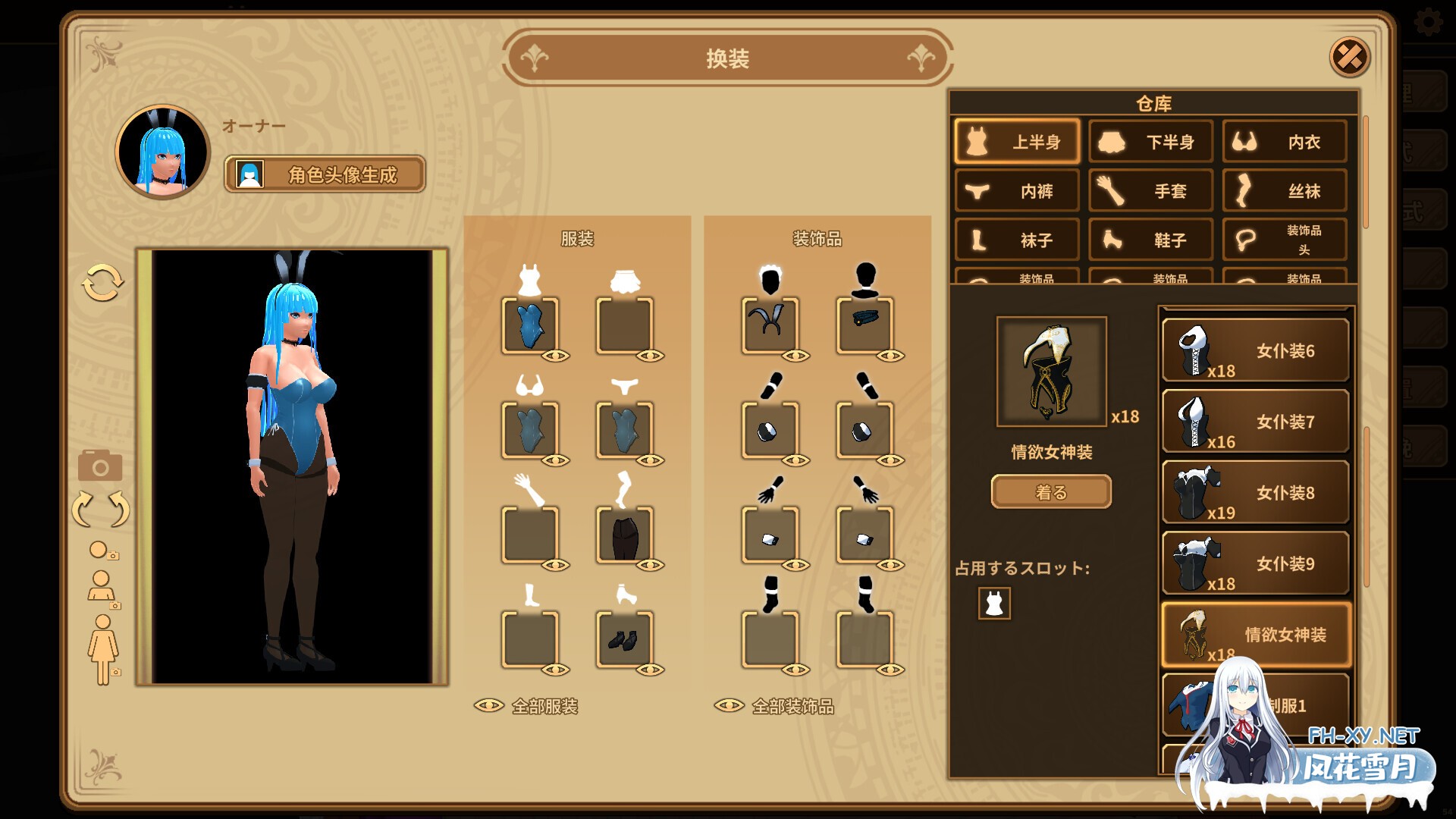Select the rotate-view arrows icon

point(101,507)
